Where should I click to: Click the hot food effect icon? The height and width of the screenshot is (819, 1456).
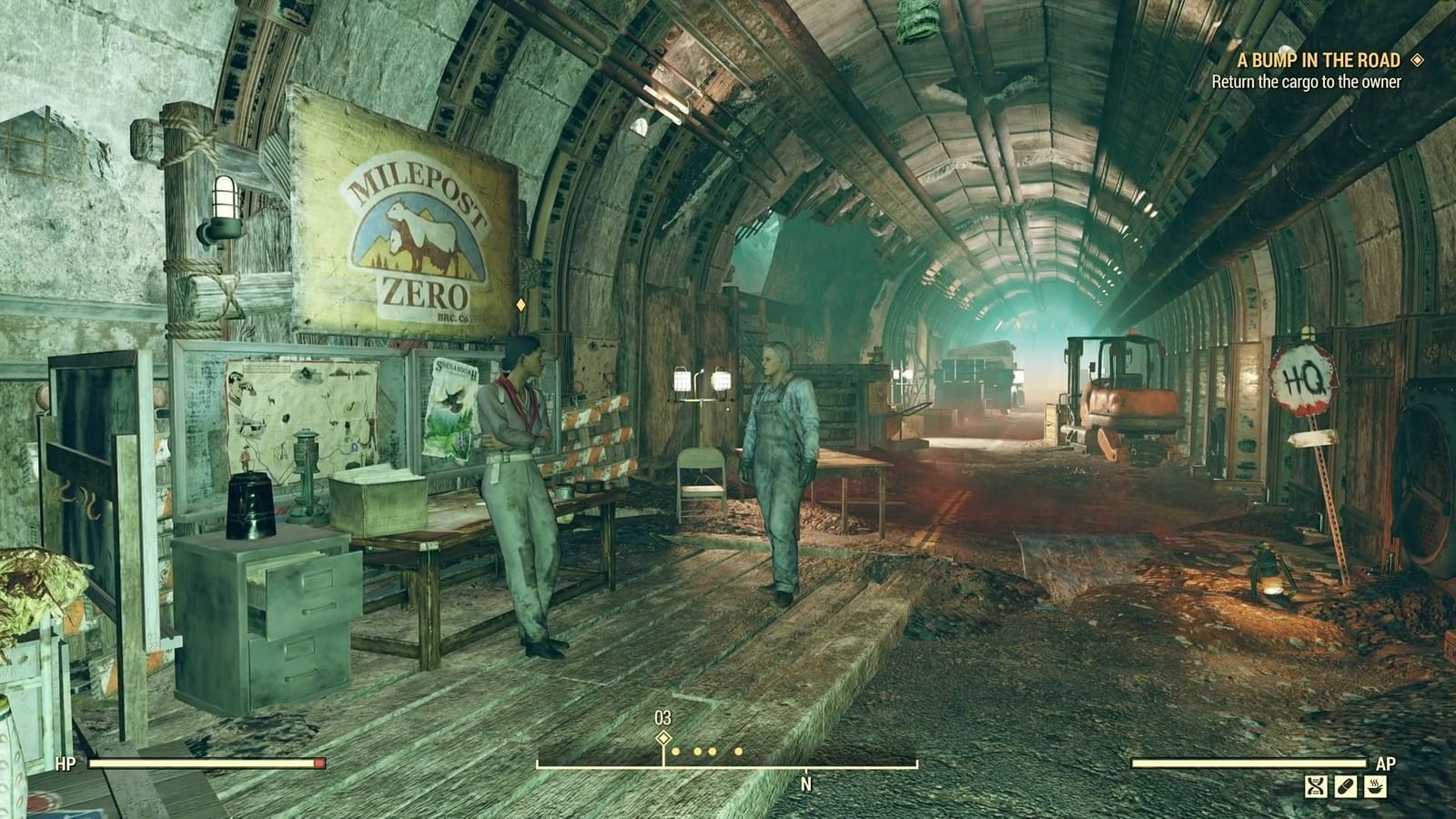point(1374,786)
